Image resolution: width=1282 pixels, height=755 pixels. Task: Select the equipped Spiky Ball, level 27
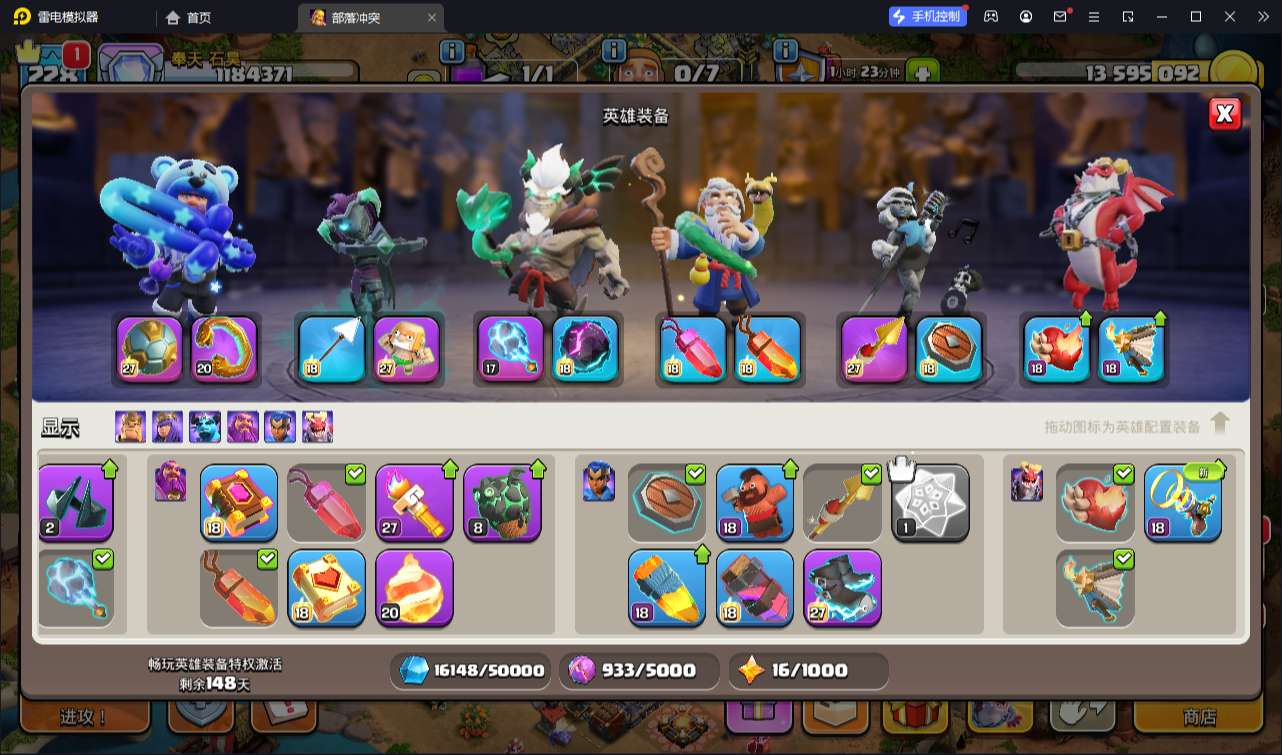tap(150, 349)
